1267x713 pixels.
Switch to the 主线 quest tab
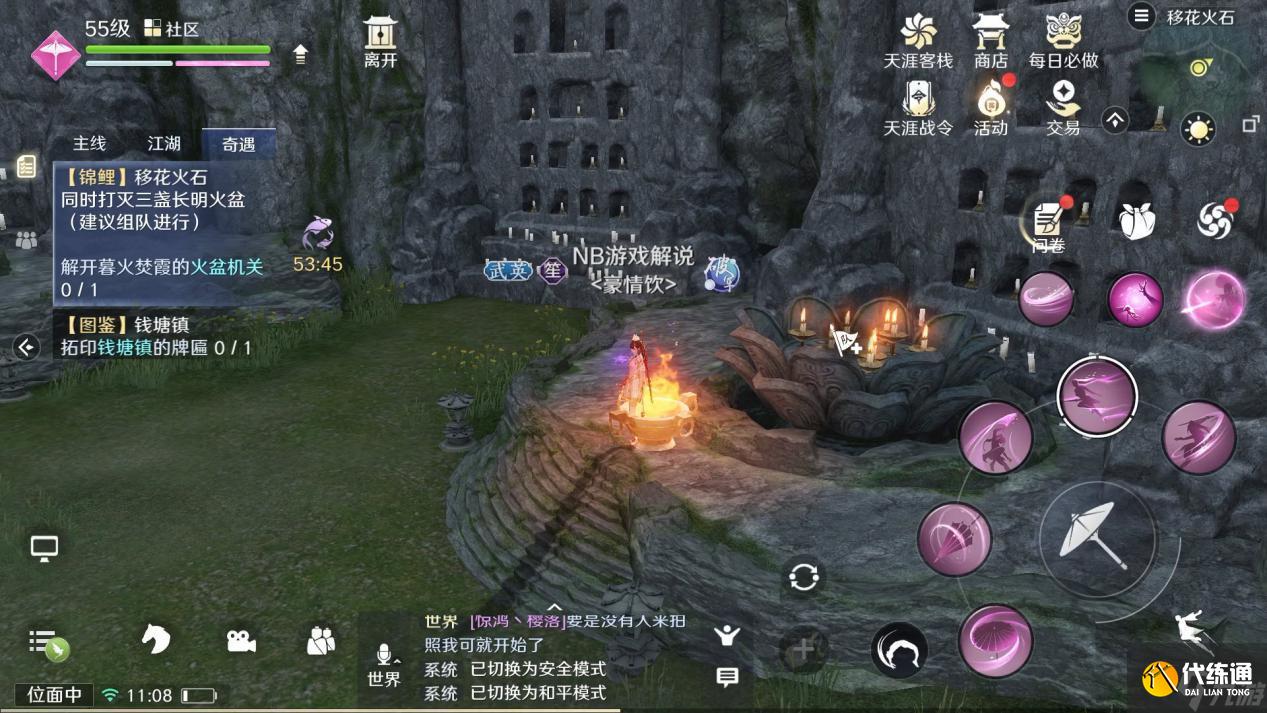(90, 144)
